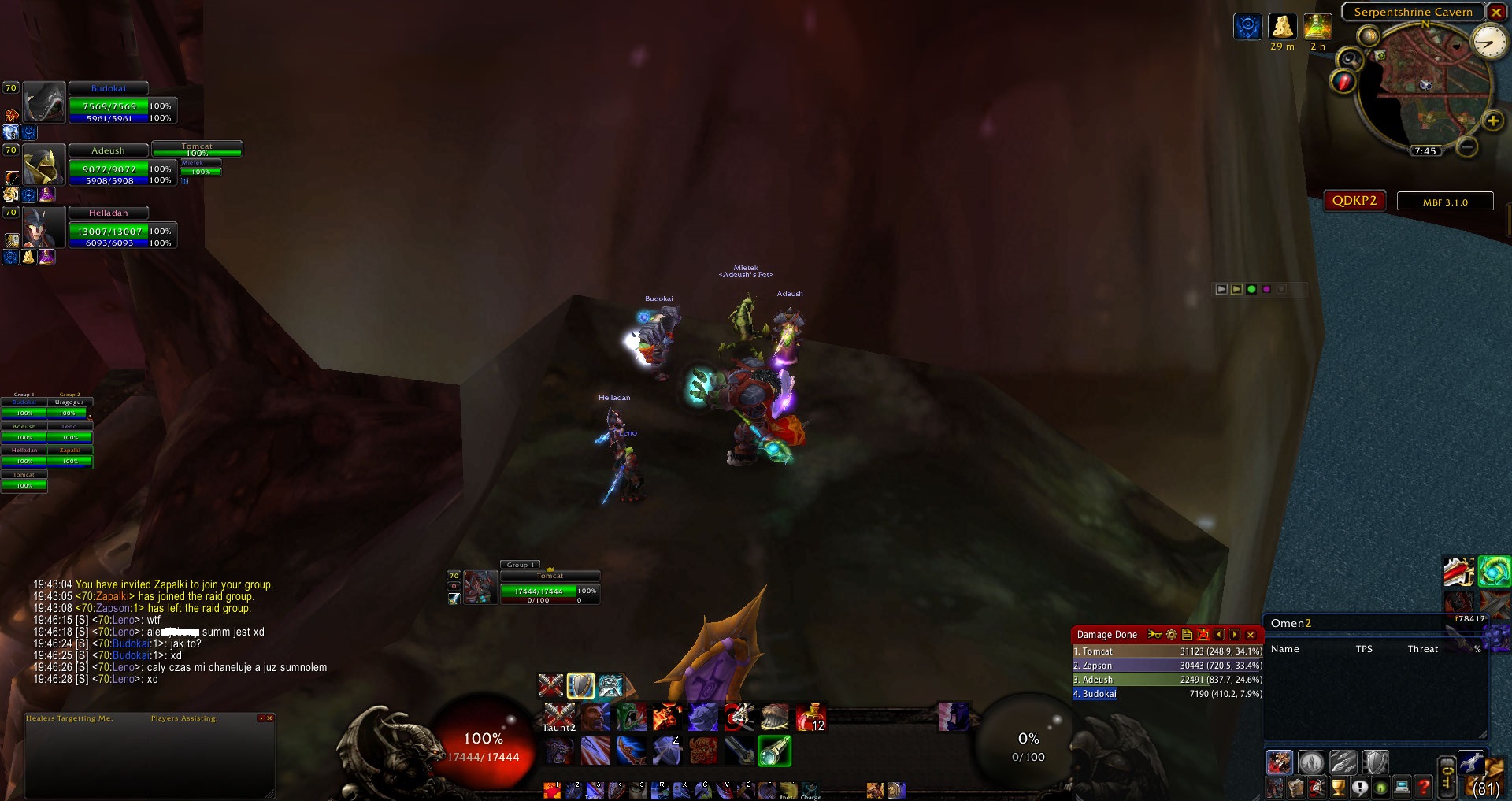1512x801 pixels.
Task: Click the MBF 3.1.0 button
Action: point(1443,201)
